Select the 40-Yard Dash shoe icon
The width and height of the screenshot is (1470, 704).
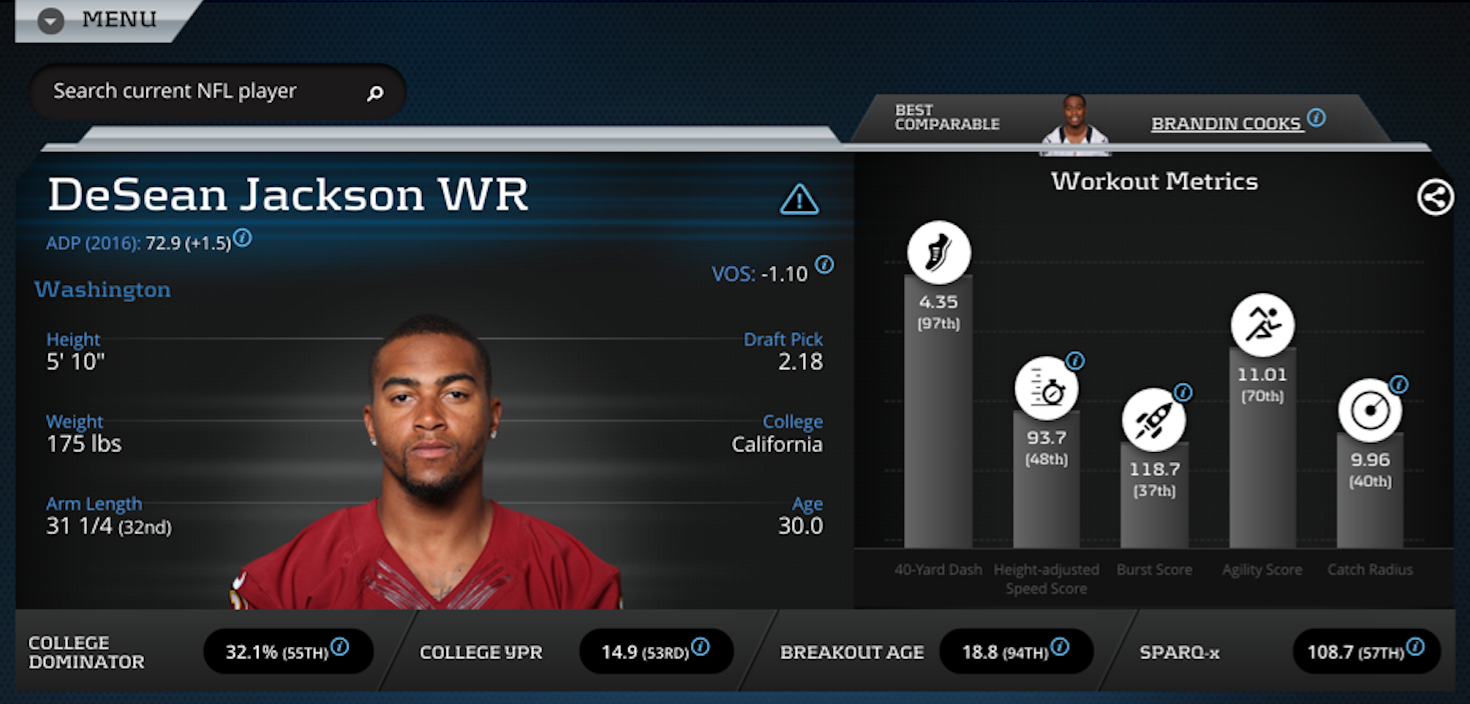click(x=938, y=253)
